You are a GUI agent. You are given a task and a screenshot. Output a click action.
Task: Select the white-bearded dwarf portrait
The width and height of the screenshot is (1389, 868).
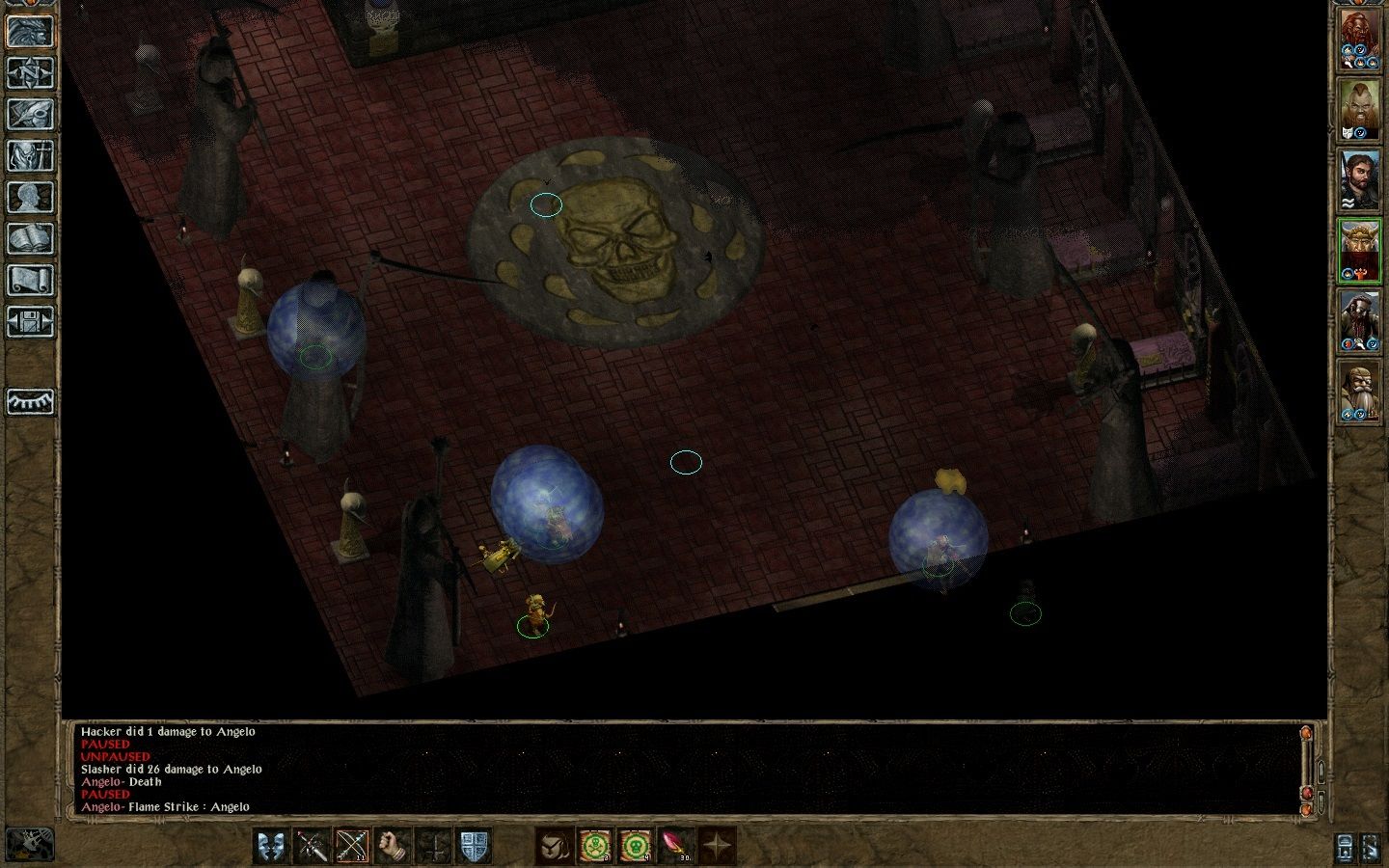[1359, 389]
